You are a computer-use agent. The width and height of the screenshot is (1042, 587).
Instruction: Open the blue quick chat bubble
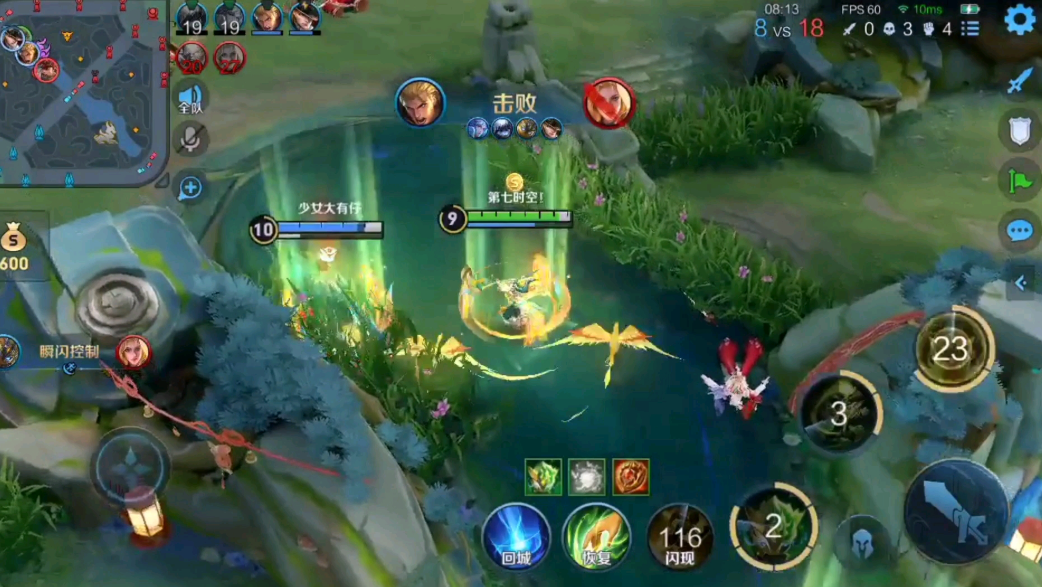click(x=1019, y=231)
